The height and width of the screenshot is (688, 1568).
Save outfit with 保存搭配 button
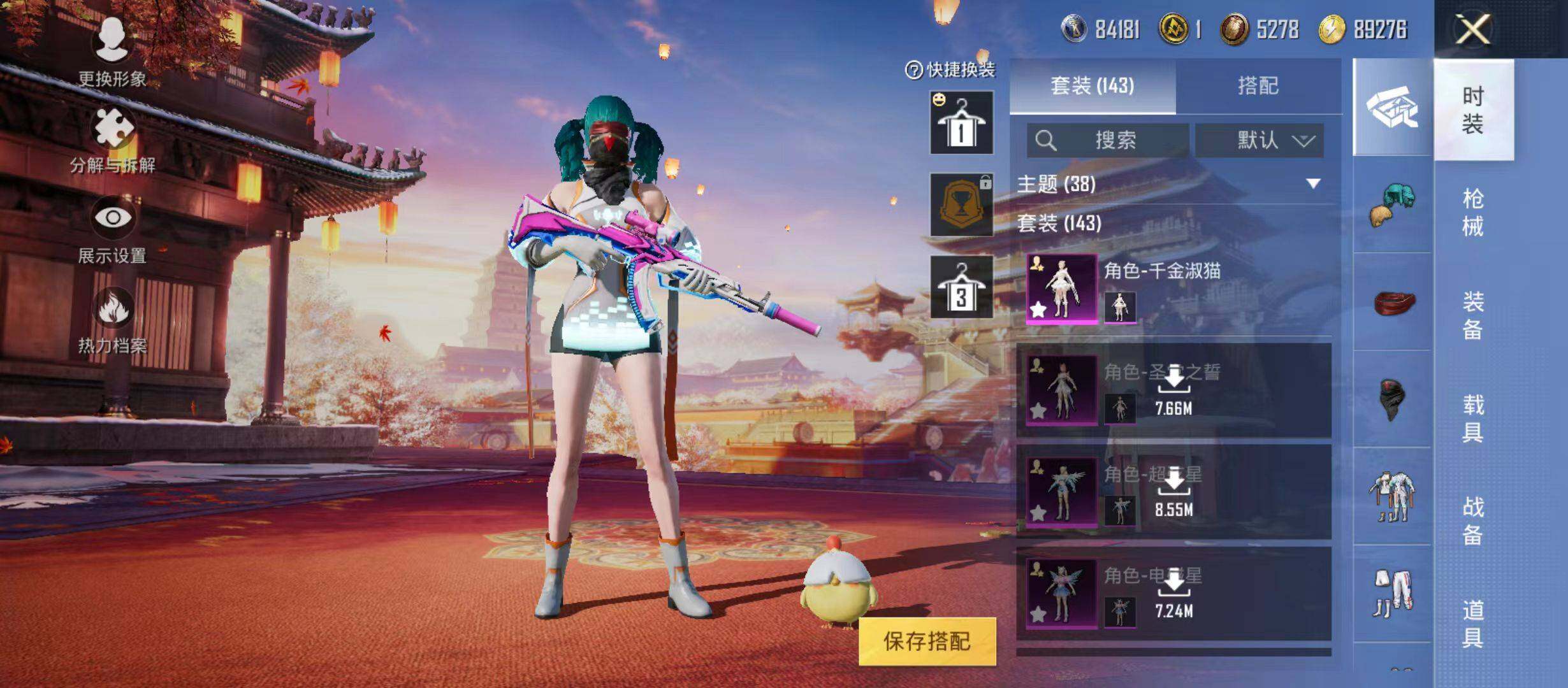pyautogui.click(x=927, y=641)
